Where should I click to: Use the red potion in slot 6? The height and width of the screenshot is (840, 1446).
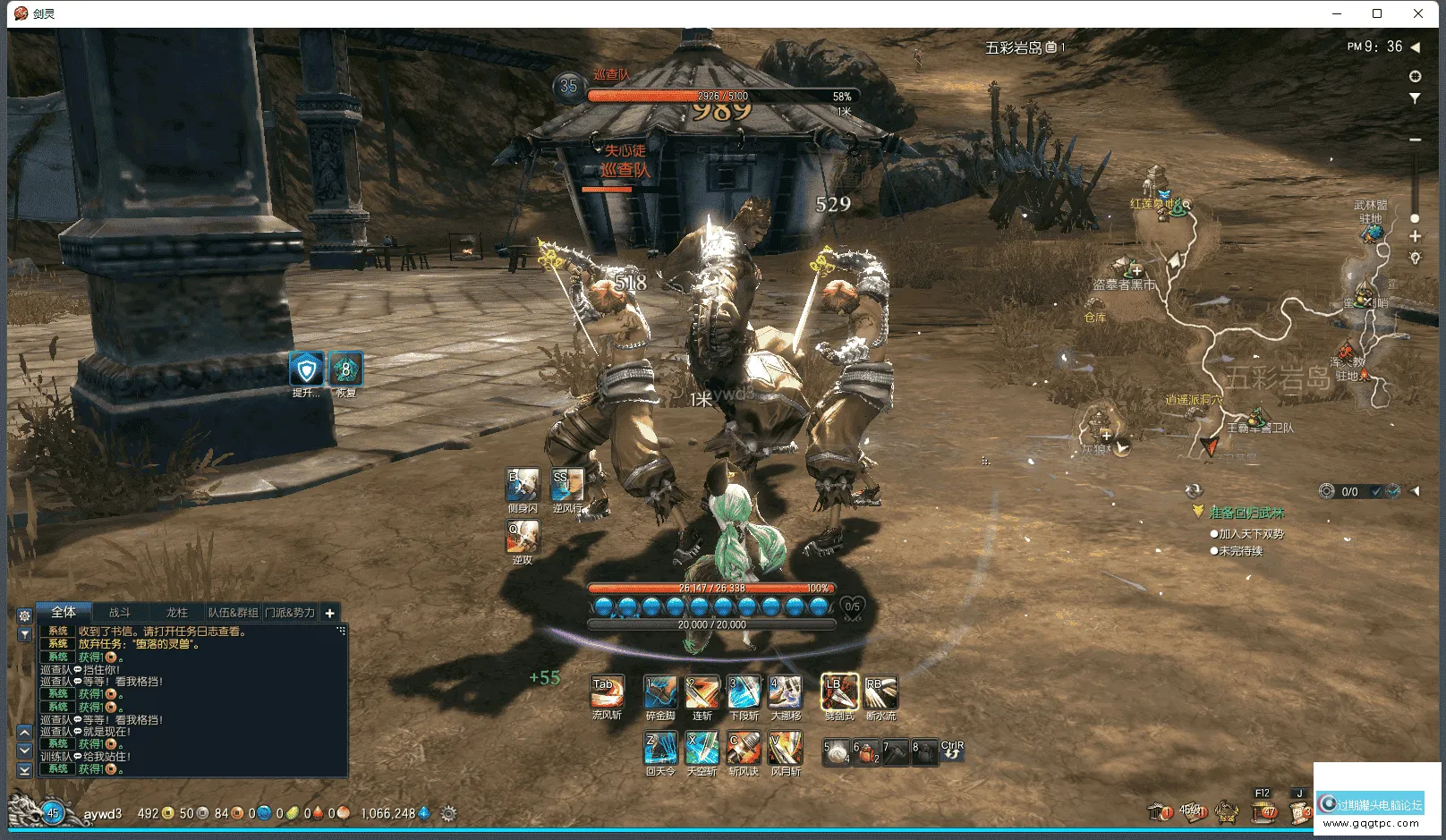pos(866,752)
